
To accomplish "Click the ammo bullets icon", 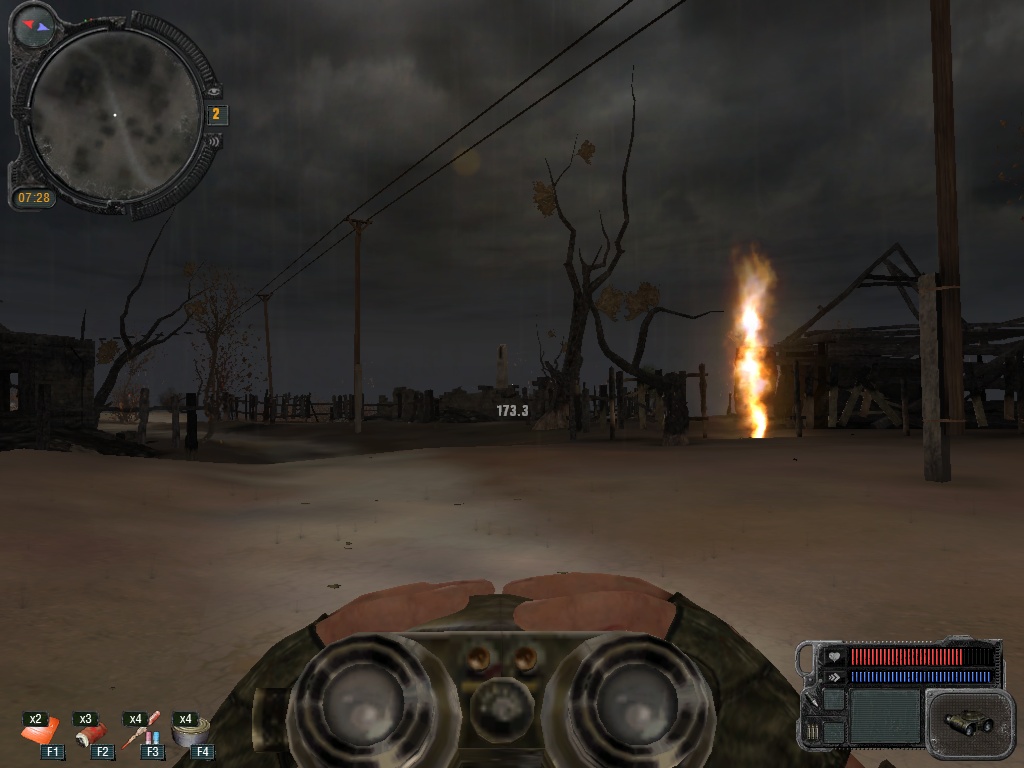I will click(810, 733).
